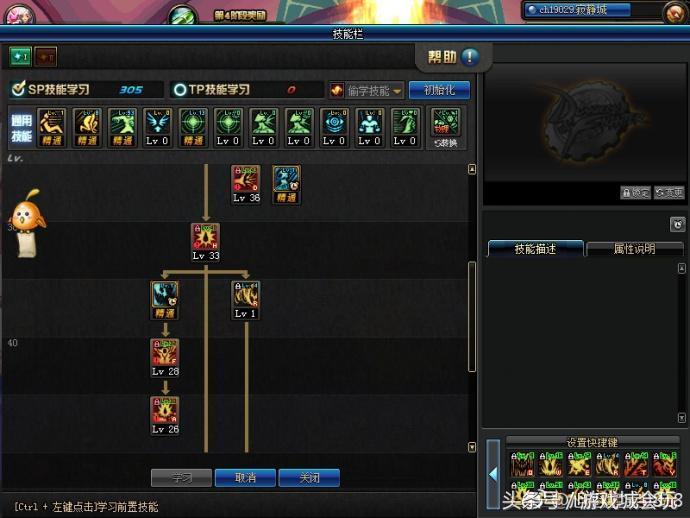
Task: Open the ch.19029 channel selector
Action: coord(592,10)
